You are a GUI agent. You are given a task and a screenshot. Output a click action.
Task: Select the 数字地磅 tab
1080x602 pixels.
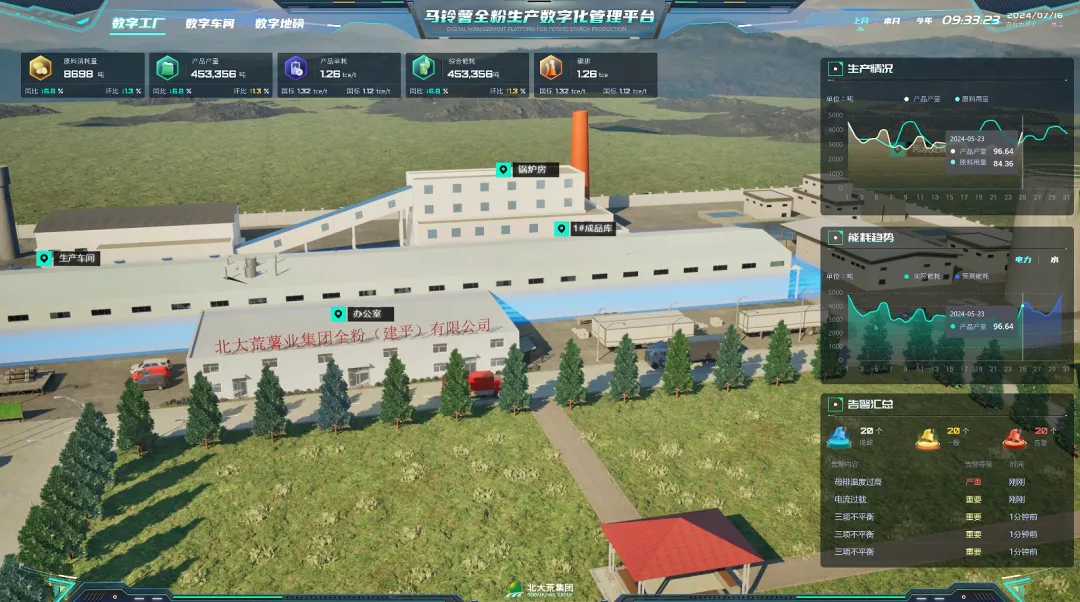coord(279,23)
